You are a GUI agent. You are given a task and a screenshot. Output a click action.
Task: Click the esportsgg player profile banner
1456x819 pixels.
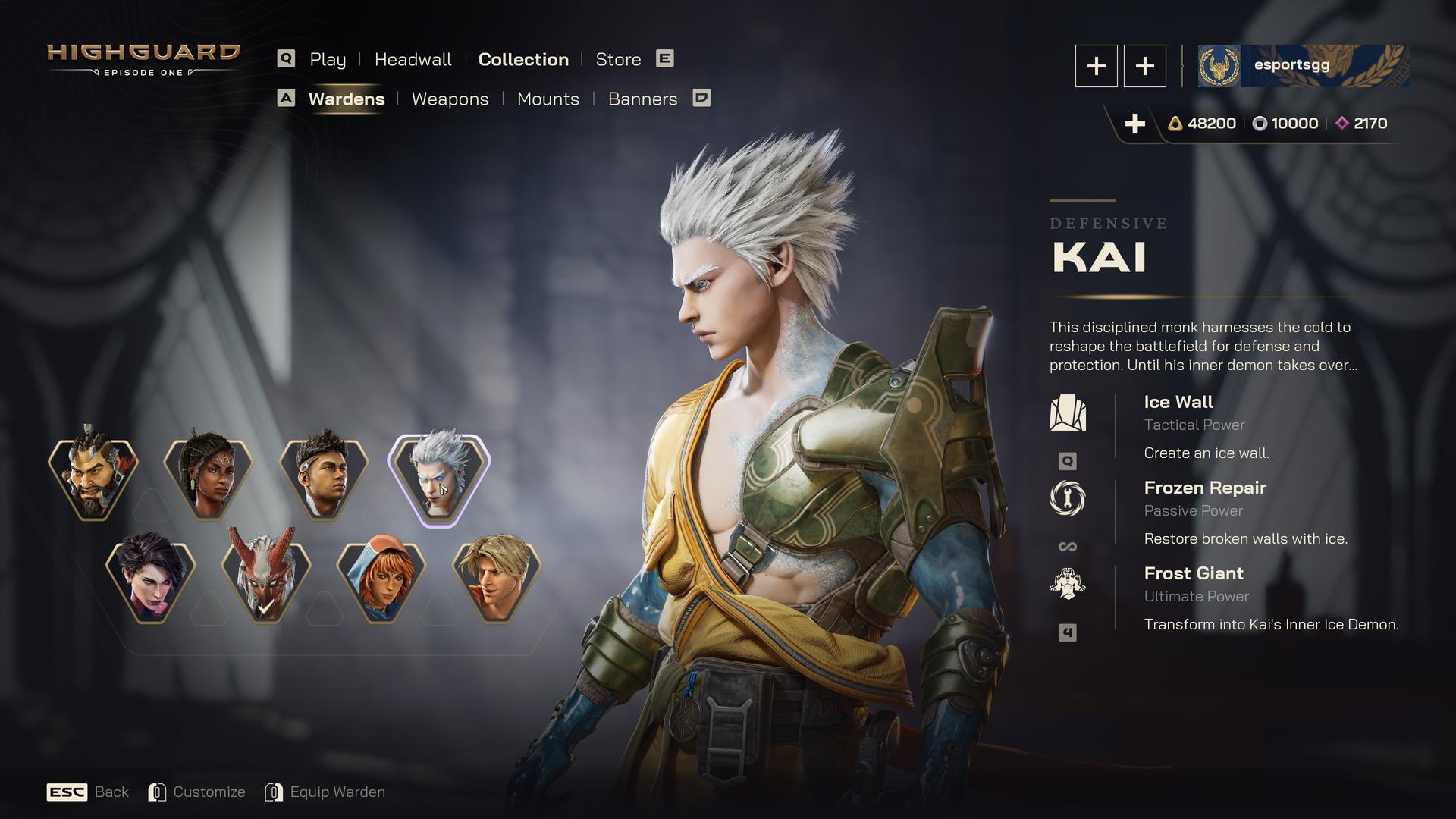[1303, 65]
